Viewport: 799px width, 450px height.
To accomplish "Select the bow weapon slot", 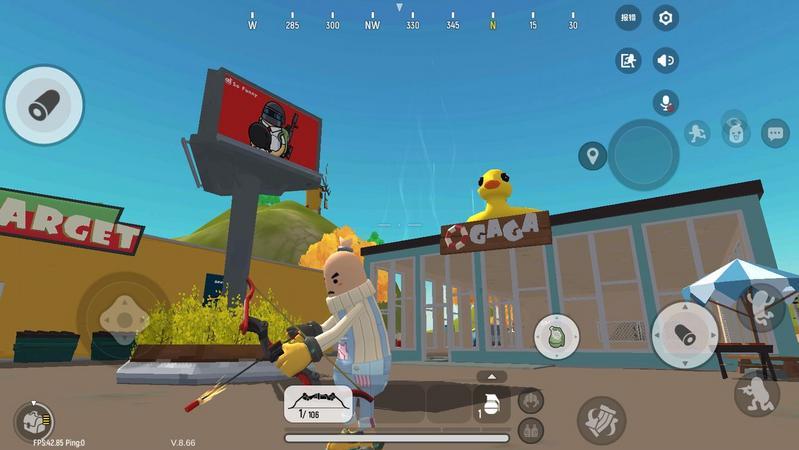I will coord(318,404).
